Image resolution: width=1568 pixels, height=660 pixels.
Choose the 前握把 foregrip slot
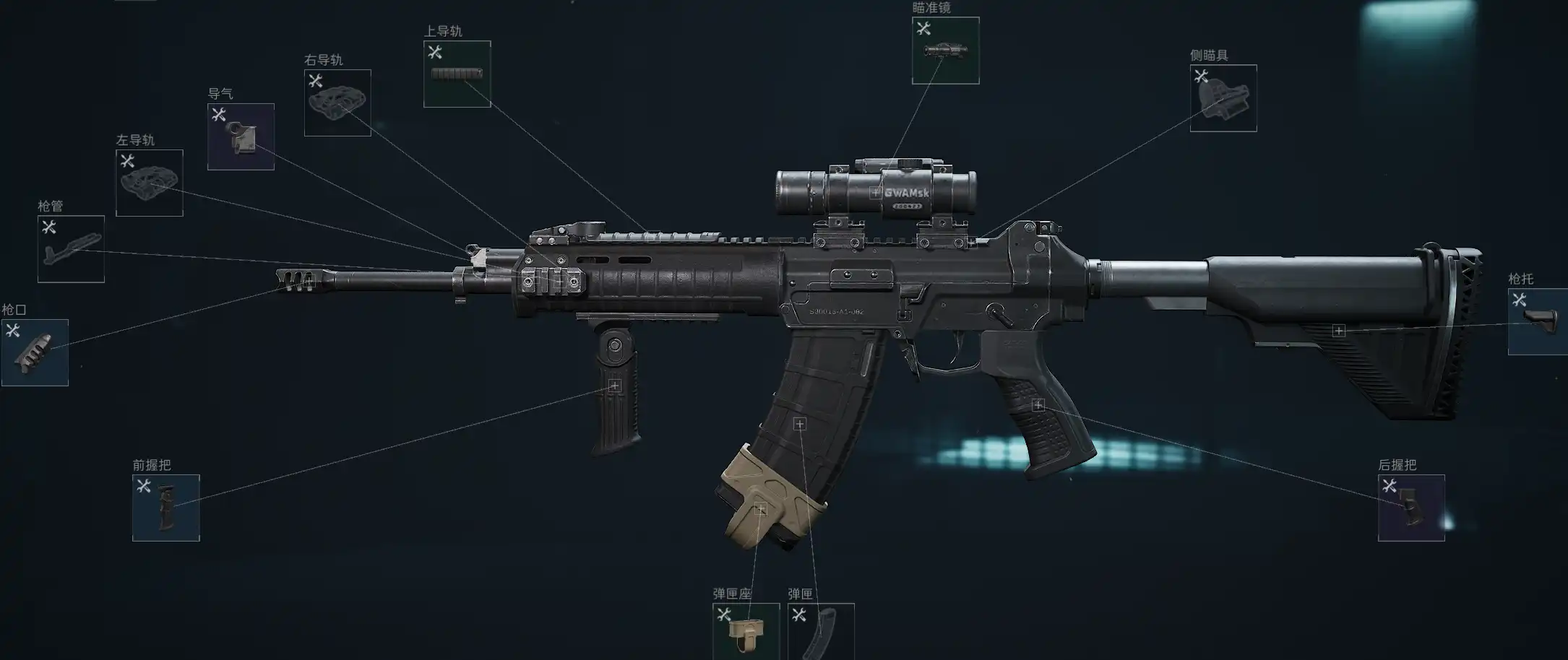pyautogui.click(x=165, y=508)
